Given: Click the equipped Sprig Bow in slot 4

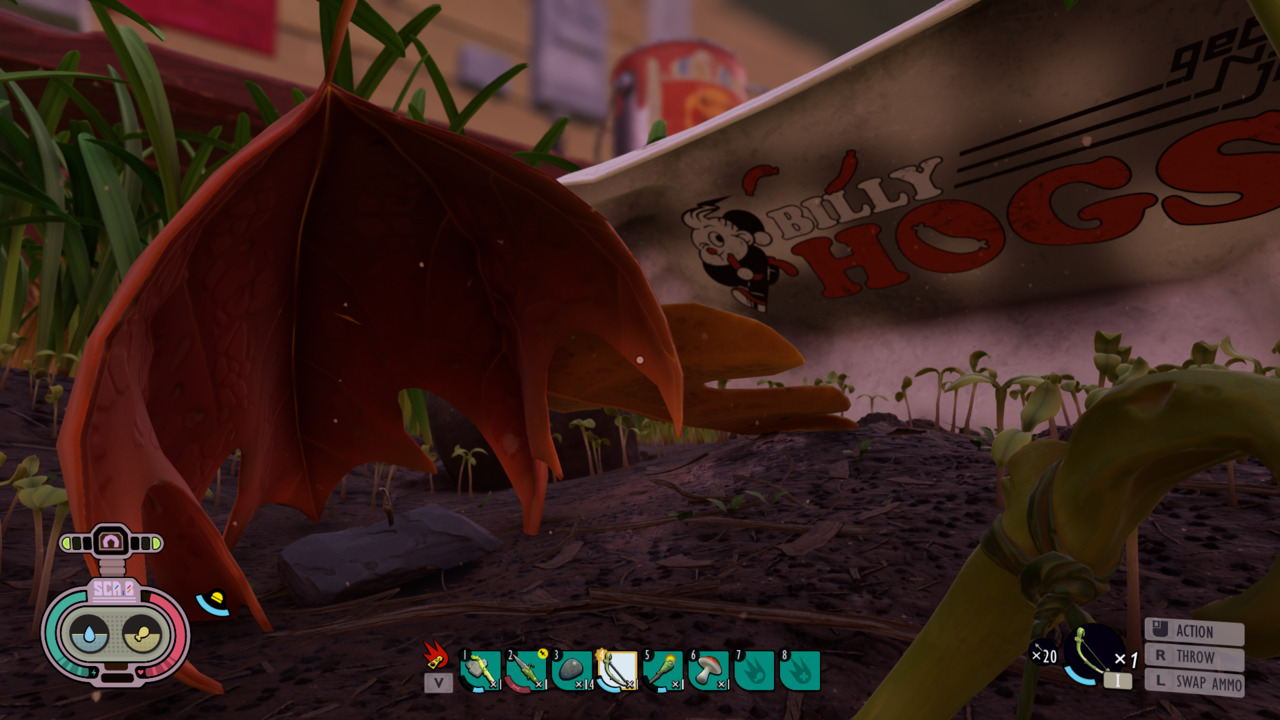Looking at the screenshot, I should pyautogui.click(x=617, y=668).
